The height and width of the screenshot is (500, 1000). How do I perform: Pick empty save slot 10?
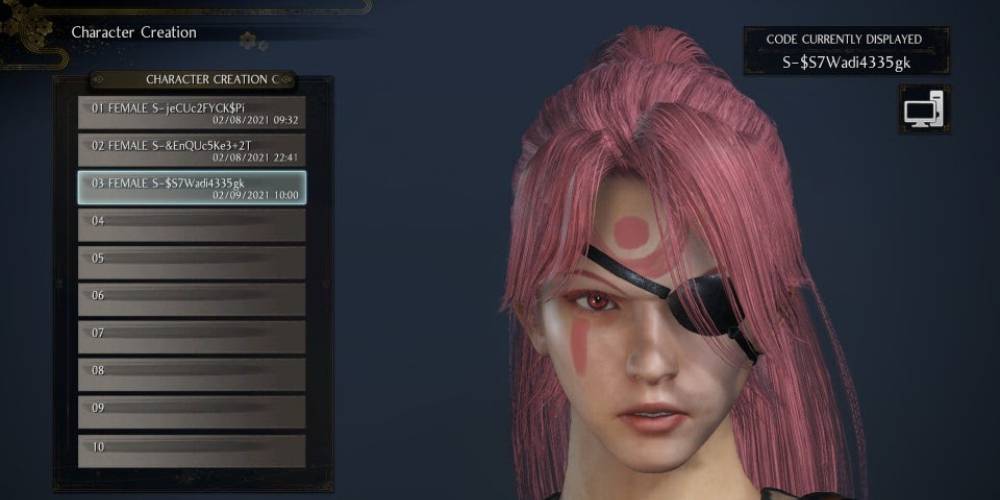192,450
